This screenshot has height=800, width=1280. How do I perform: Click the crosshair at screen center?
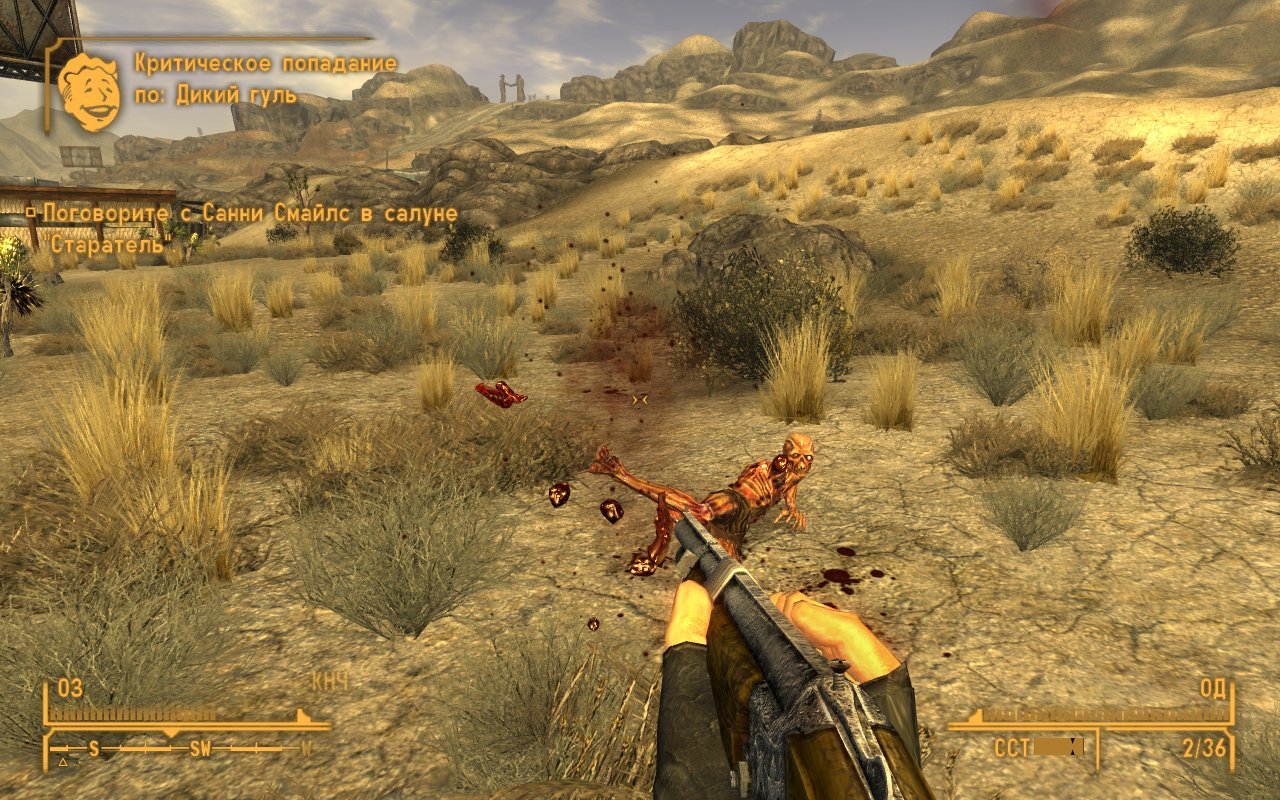[640, 400]
